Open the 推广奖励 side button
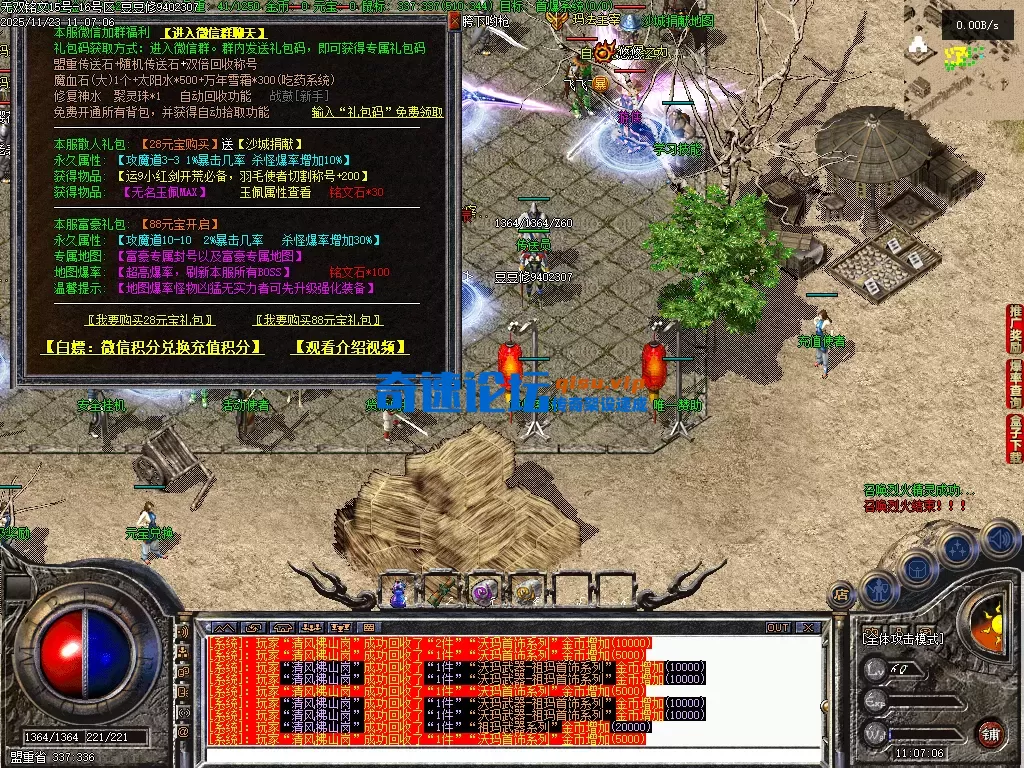 (1015, 326)
